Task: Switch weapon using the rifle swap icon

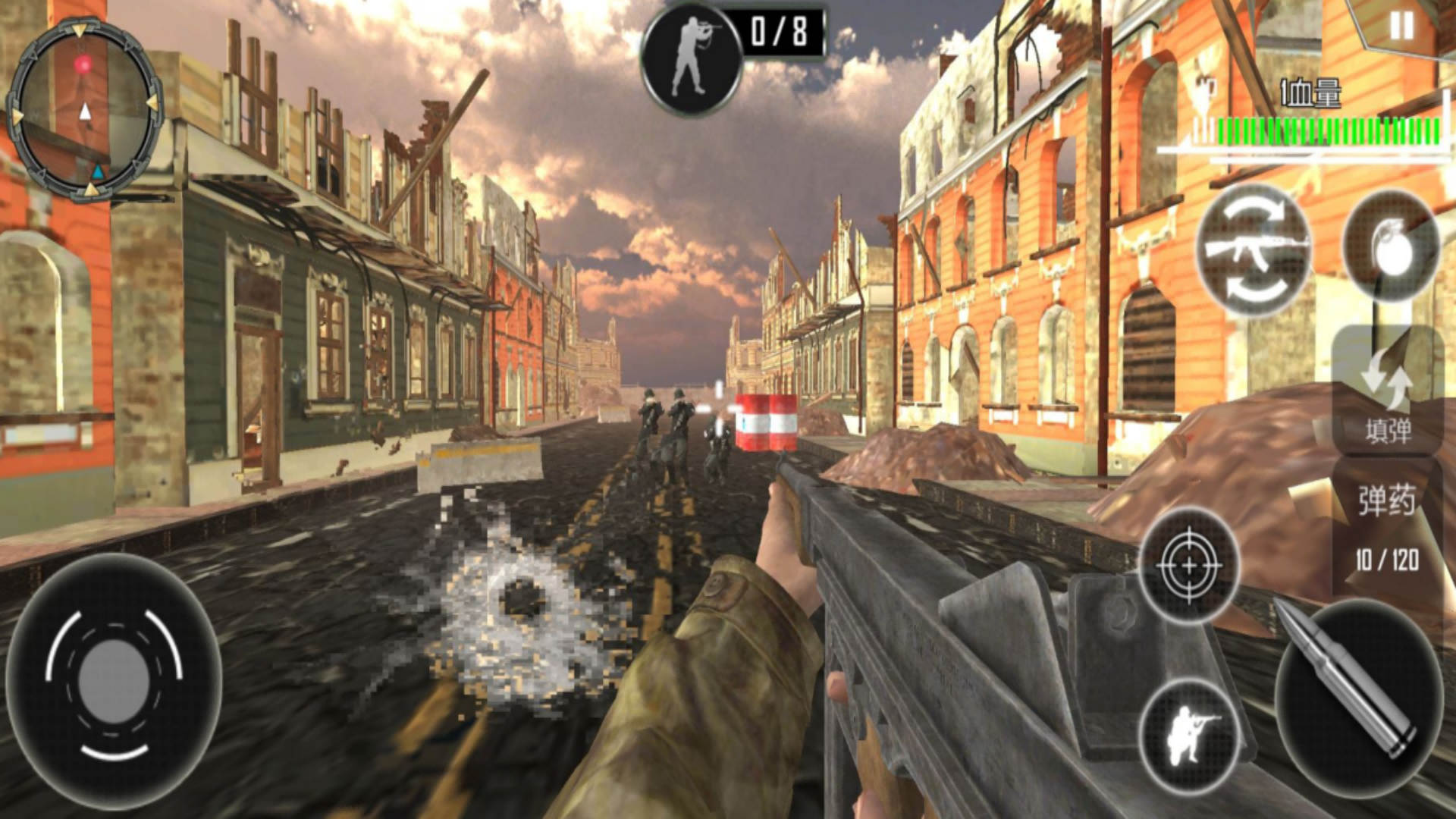Action: [x=1254, y=249]
